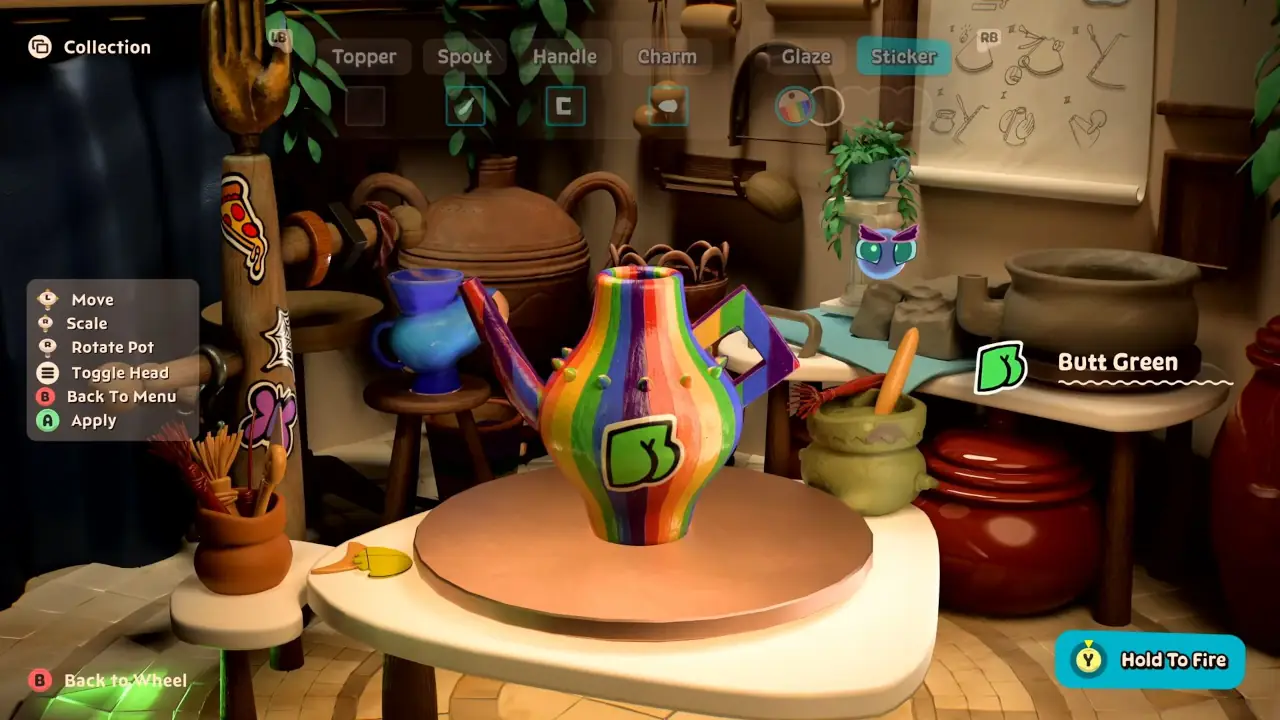Click the Collection icon top left
Viewport: 1280px width, 720px height.
(x=40, y=46)
